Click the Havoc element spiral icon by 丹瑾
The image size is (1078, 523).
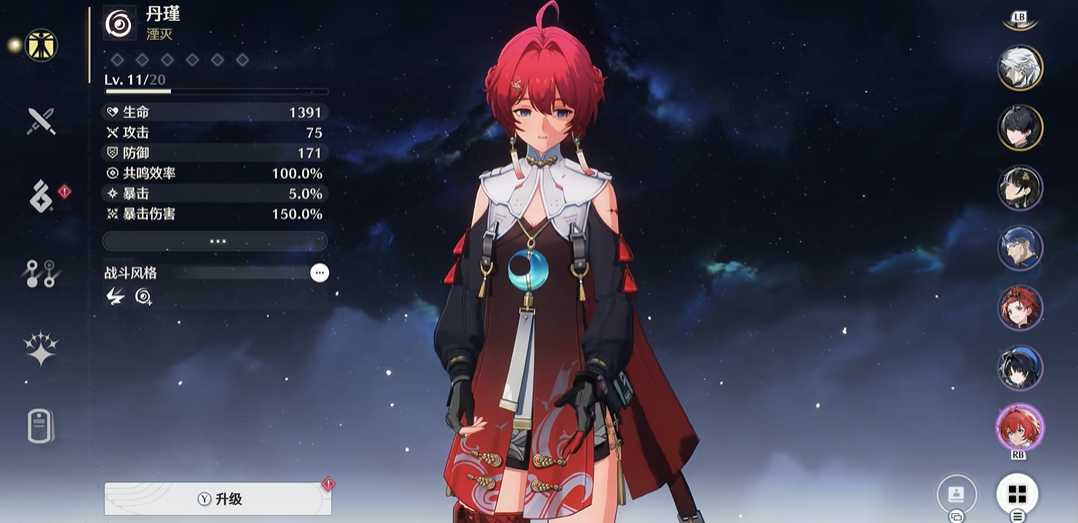click(x=120, y=23)
